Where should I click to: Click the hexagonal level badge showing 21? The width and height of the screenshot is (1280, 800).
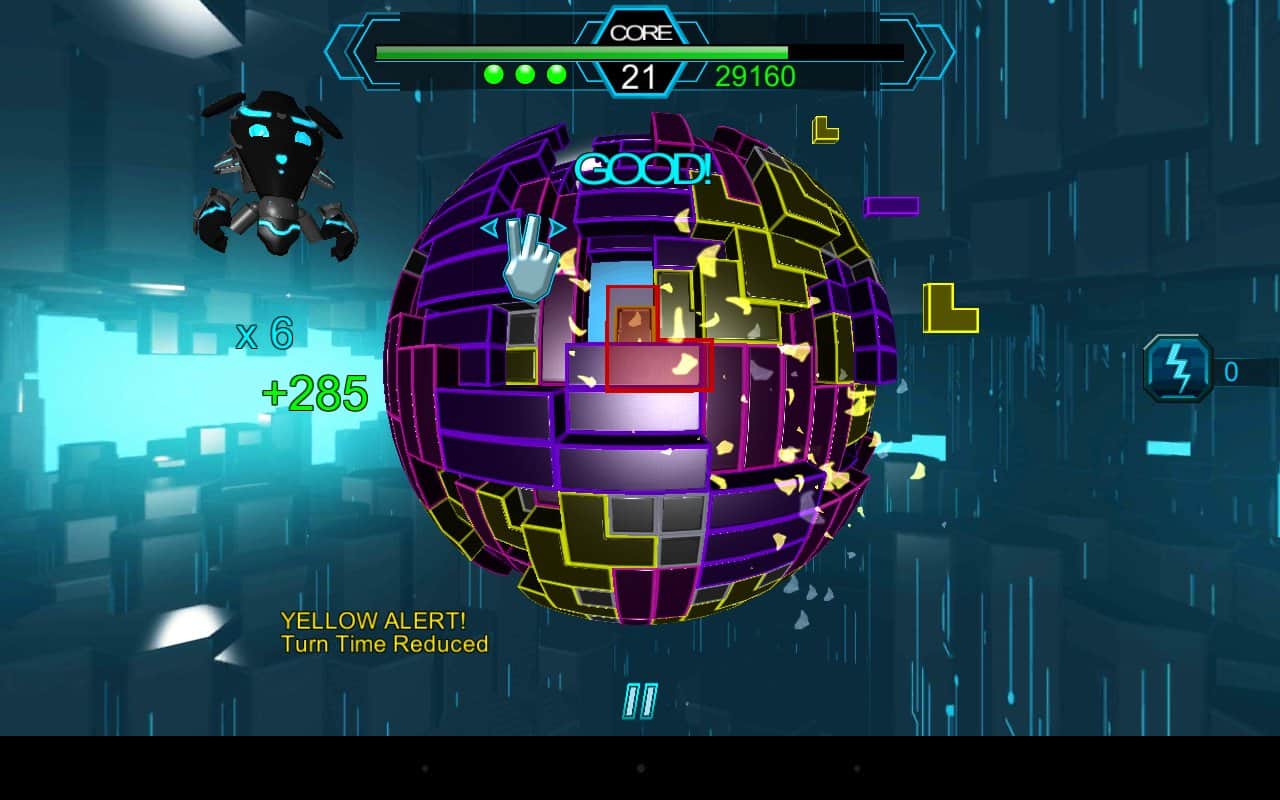640,75
